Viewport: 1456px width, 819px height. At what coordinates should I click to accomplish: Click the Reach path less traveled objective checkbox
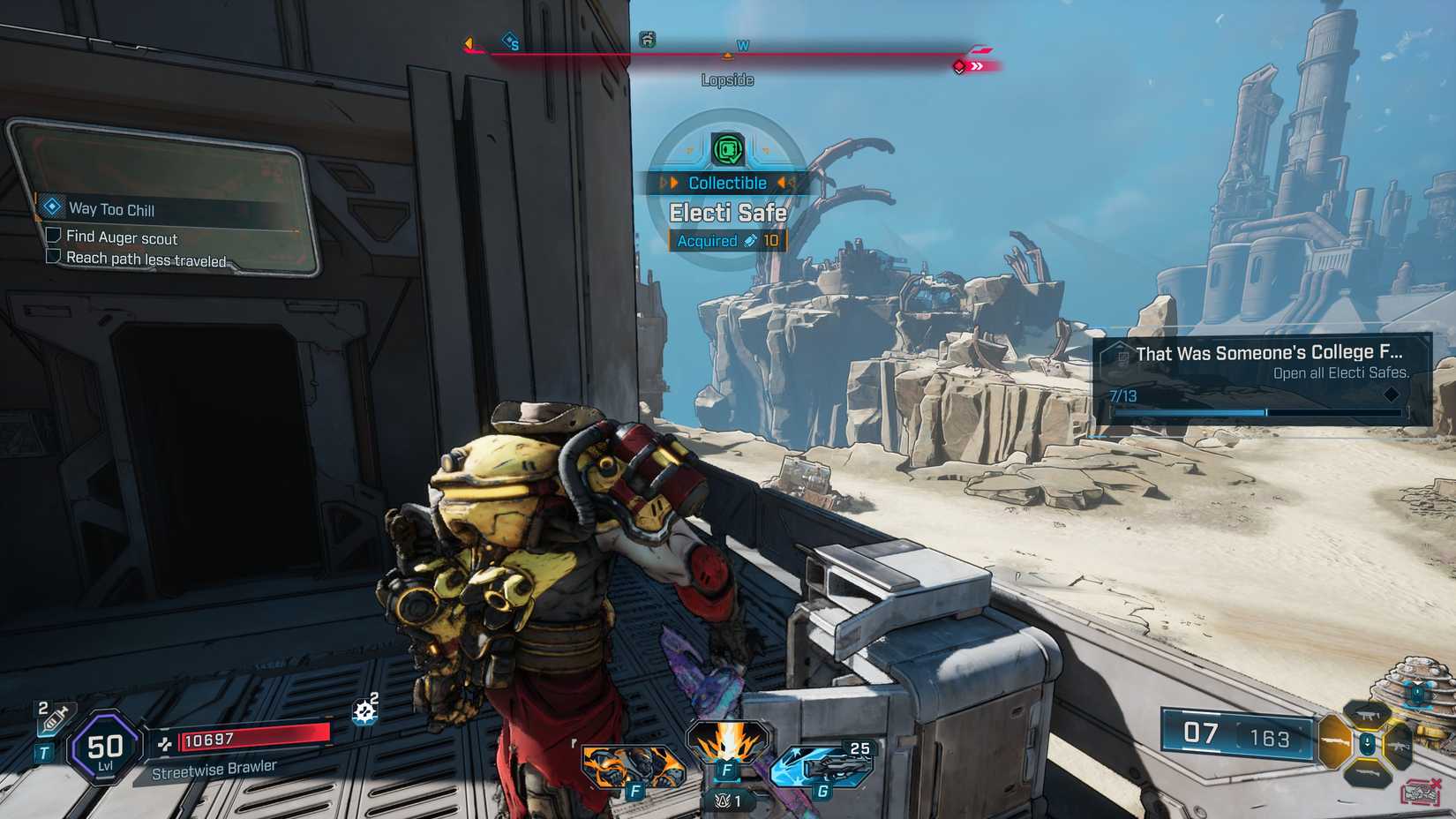[x=54, y=257]
